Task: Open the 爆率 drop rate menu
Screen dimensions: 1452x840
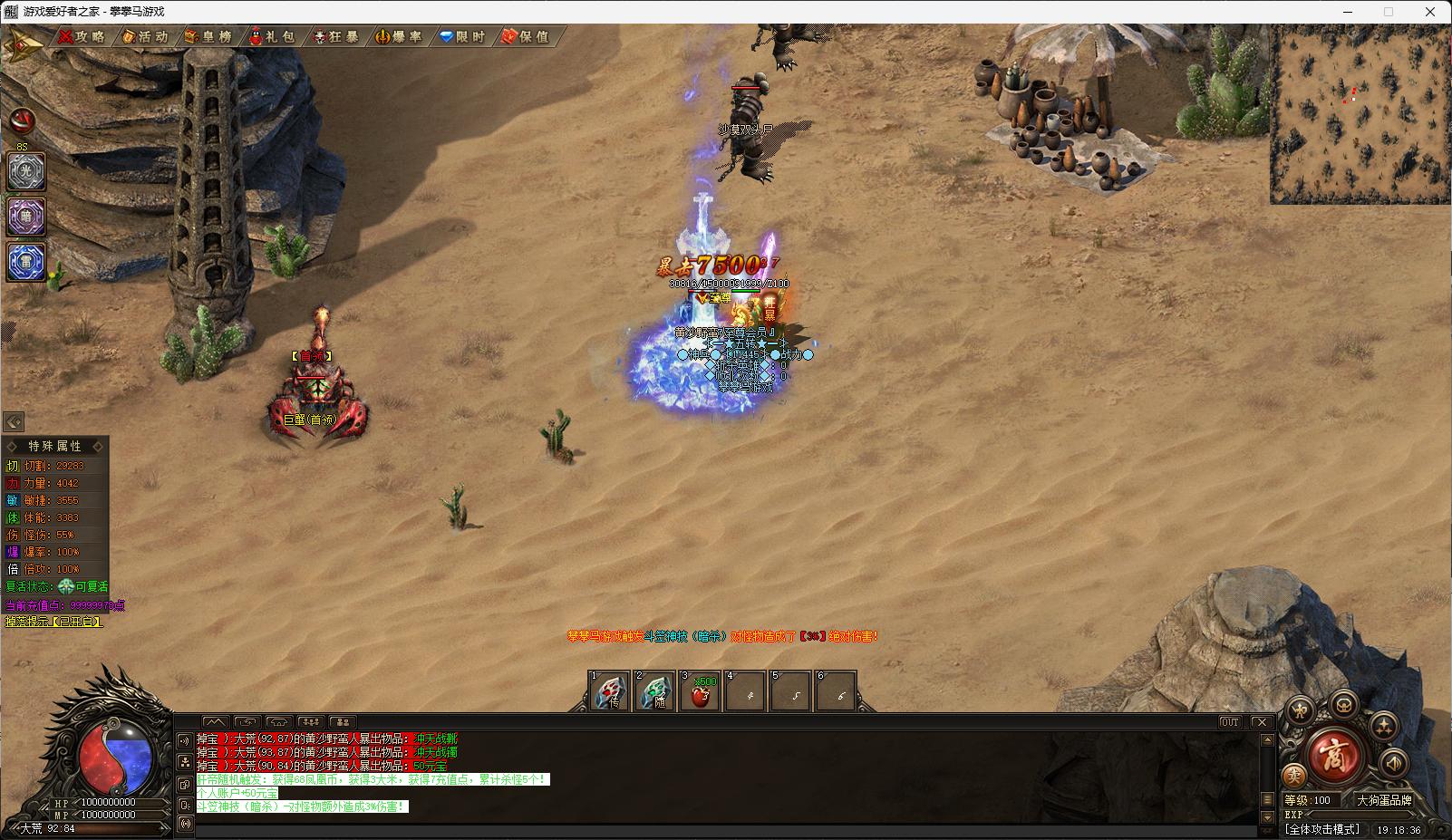Action: (x=400, y=37)
